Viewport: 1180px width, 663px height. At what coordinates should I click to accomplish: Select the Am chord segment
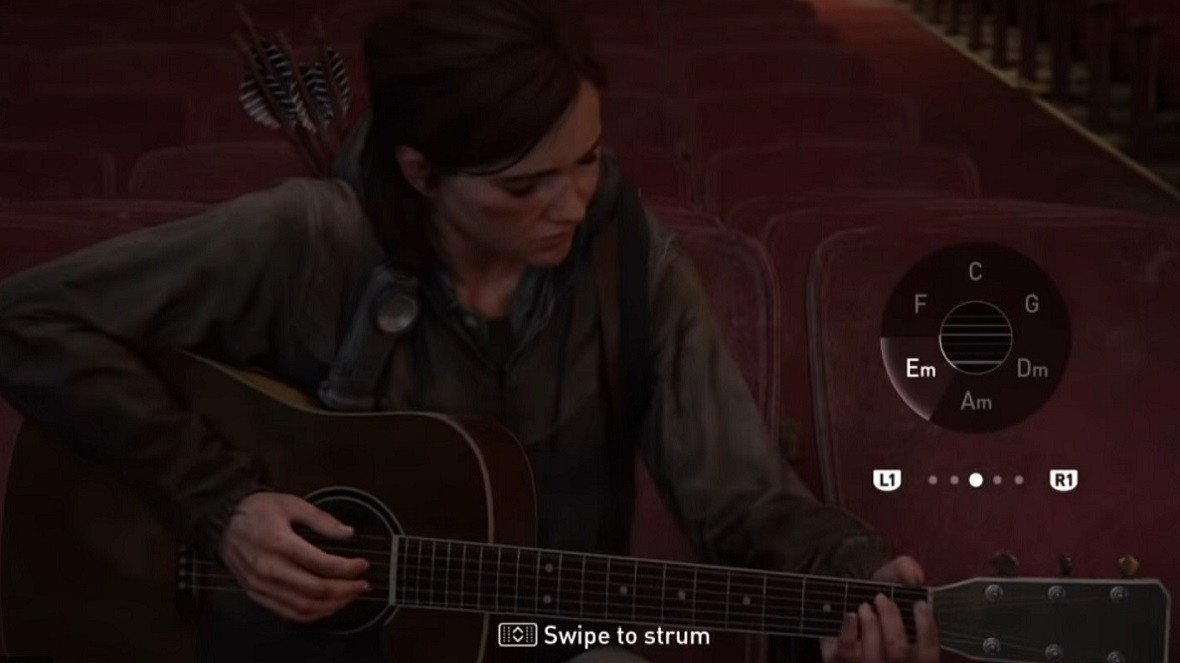[976, 401]
